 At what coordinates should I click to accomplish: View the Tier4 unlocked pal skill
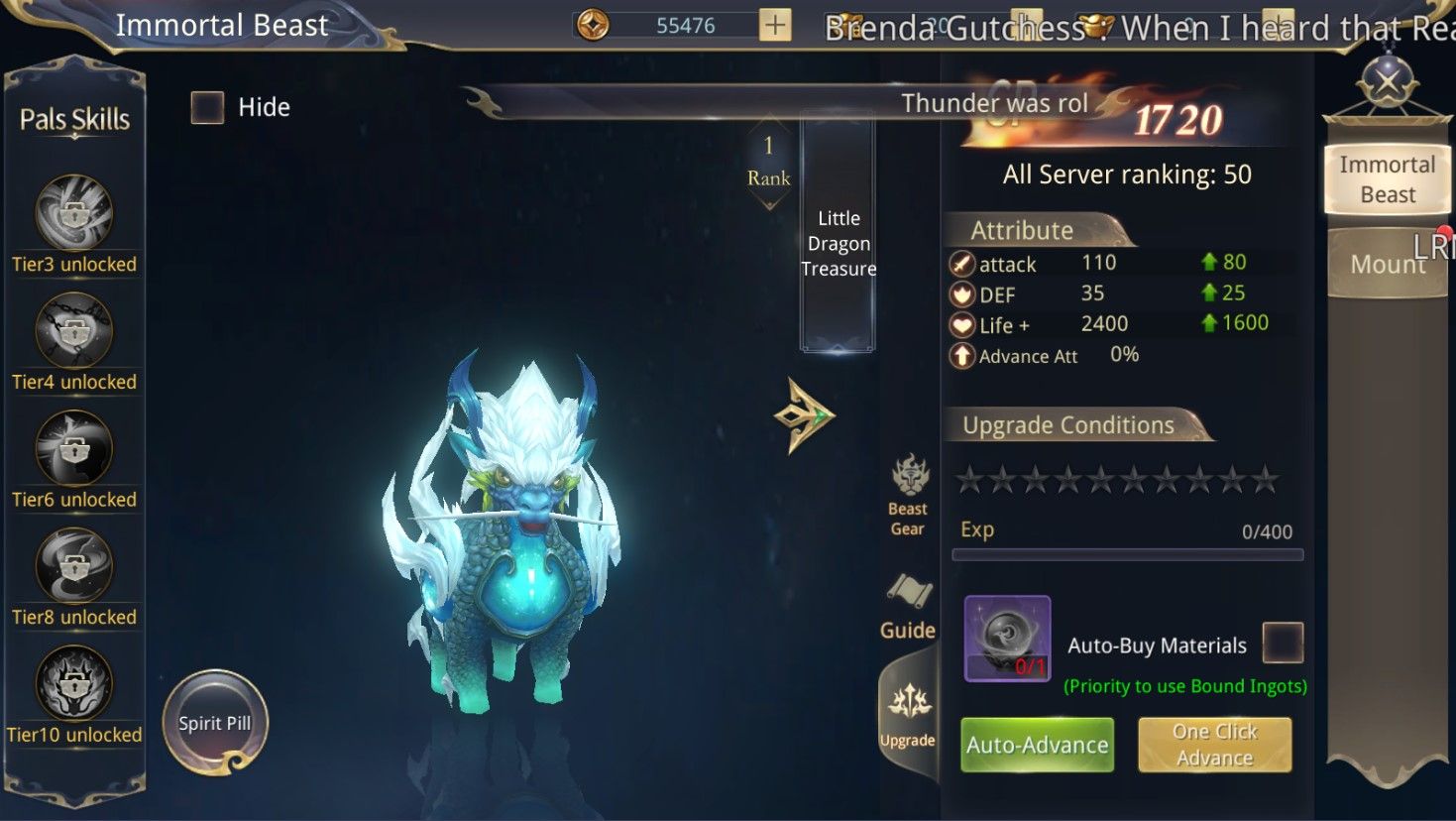coord(74,331)
